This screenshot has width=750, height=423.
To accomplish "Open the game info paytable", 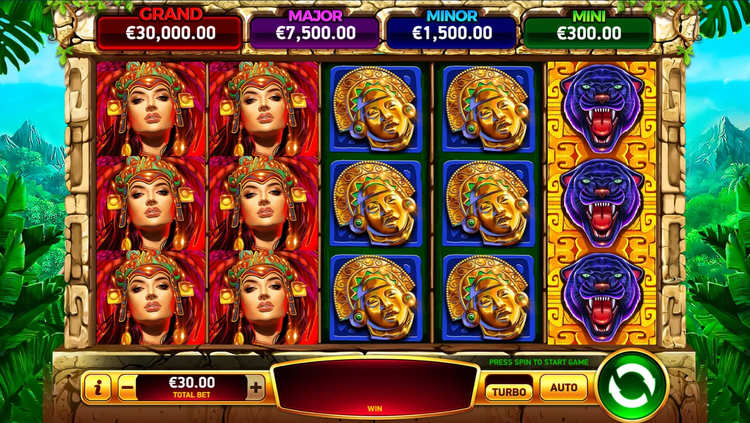I will [x=96, y=387].
